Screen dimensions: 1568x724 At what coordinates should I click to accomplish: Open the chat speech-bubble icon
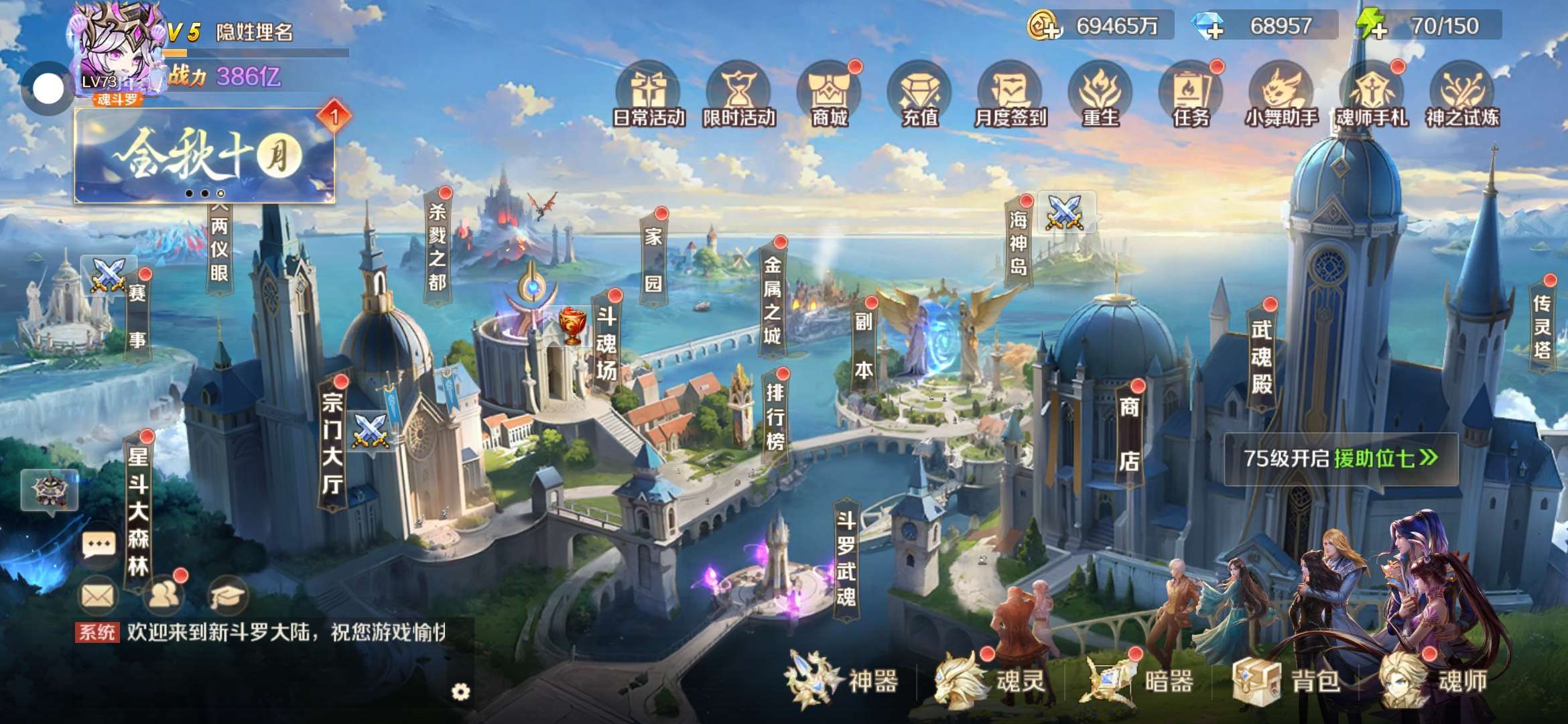tap(99, 544)
